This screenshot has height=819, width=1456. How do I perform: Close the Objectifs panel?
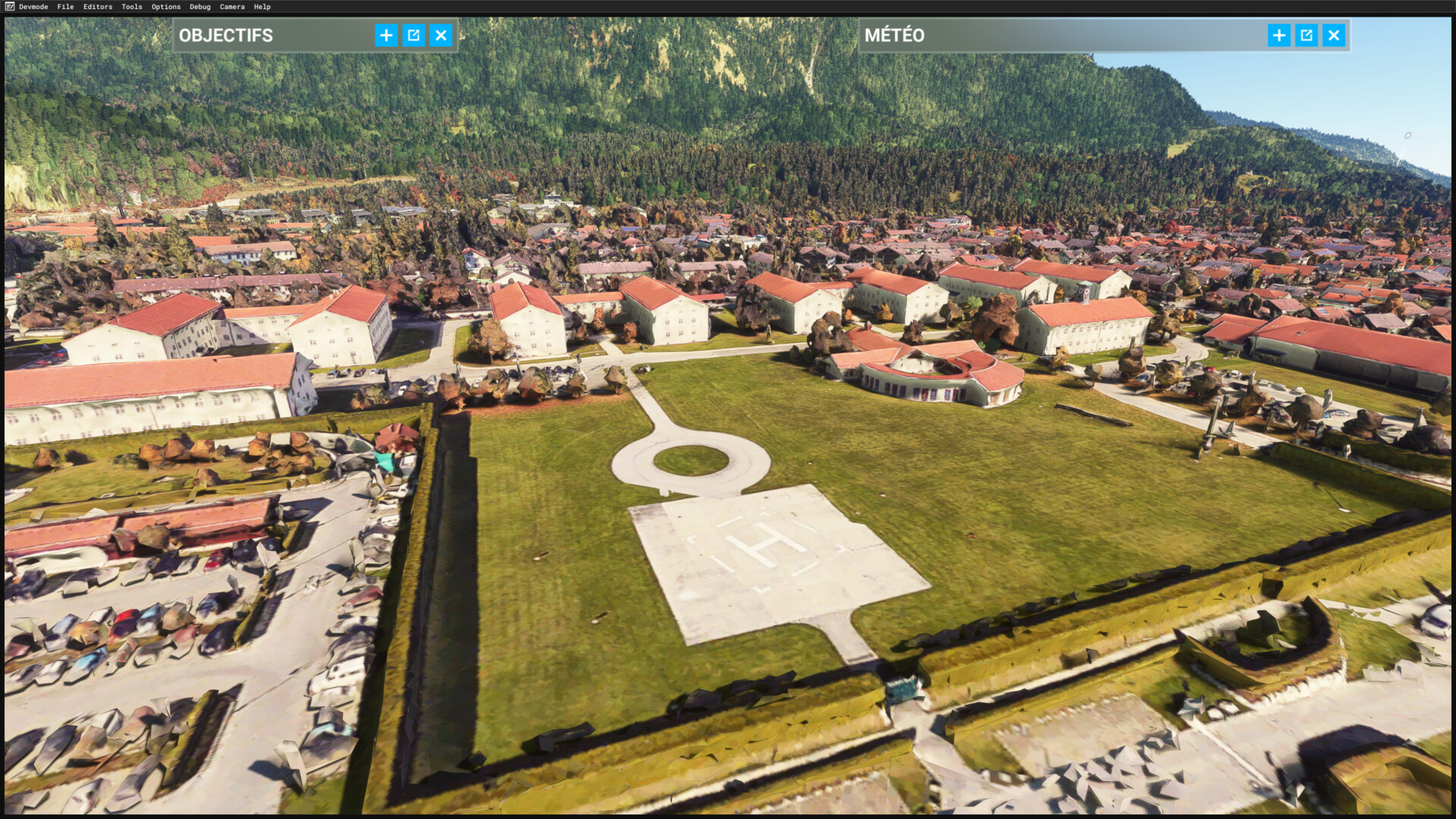point(441,35)
